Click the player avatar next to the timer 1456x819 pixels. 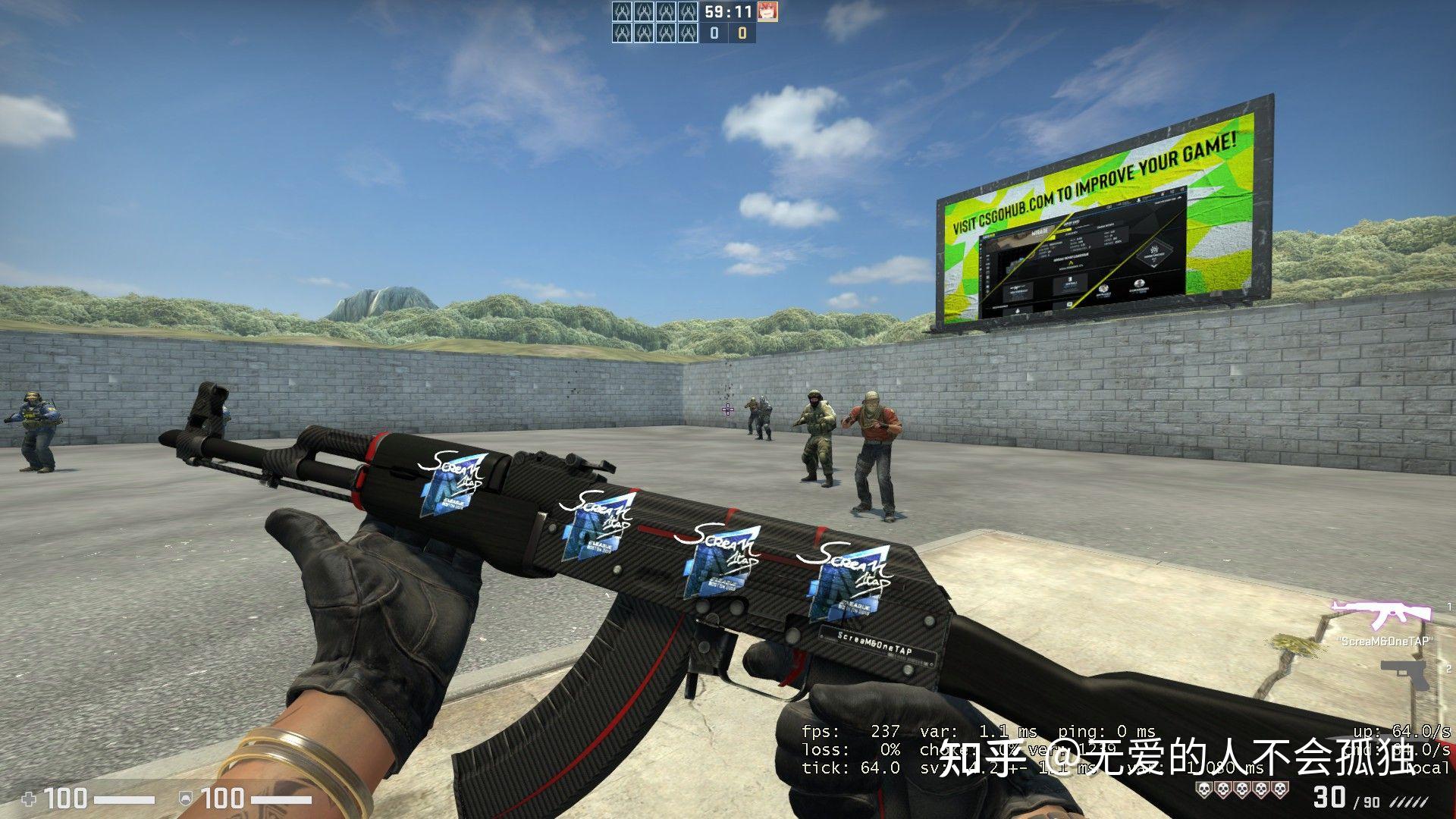769,11
